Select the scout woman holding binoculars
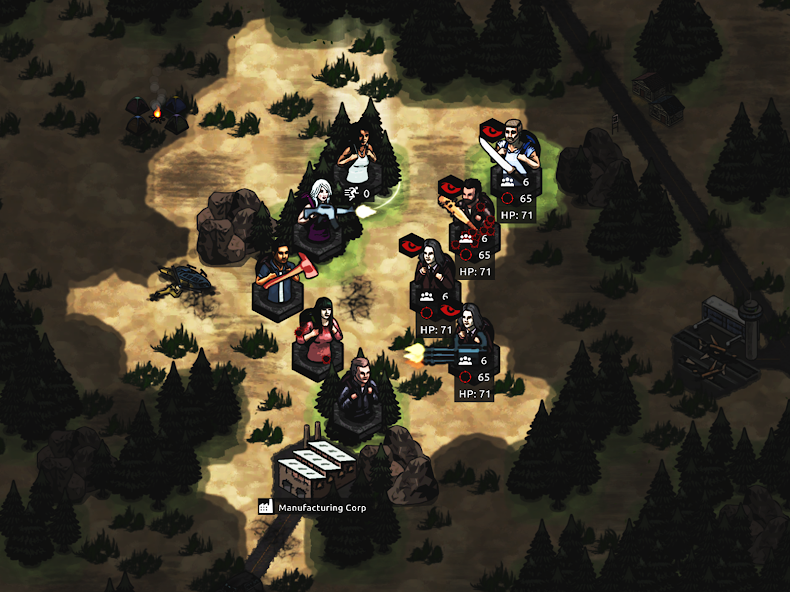 click(x=358, y=153)
